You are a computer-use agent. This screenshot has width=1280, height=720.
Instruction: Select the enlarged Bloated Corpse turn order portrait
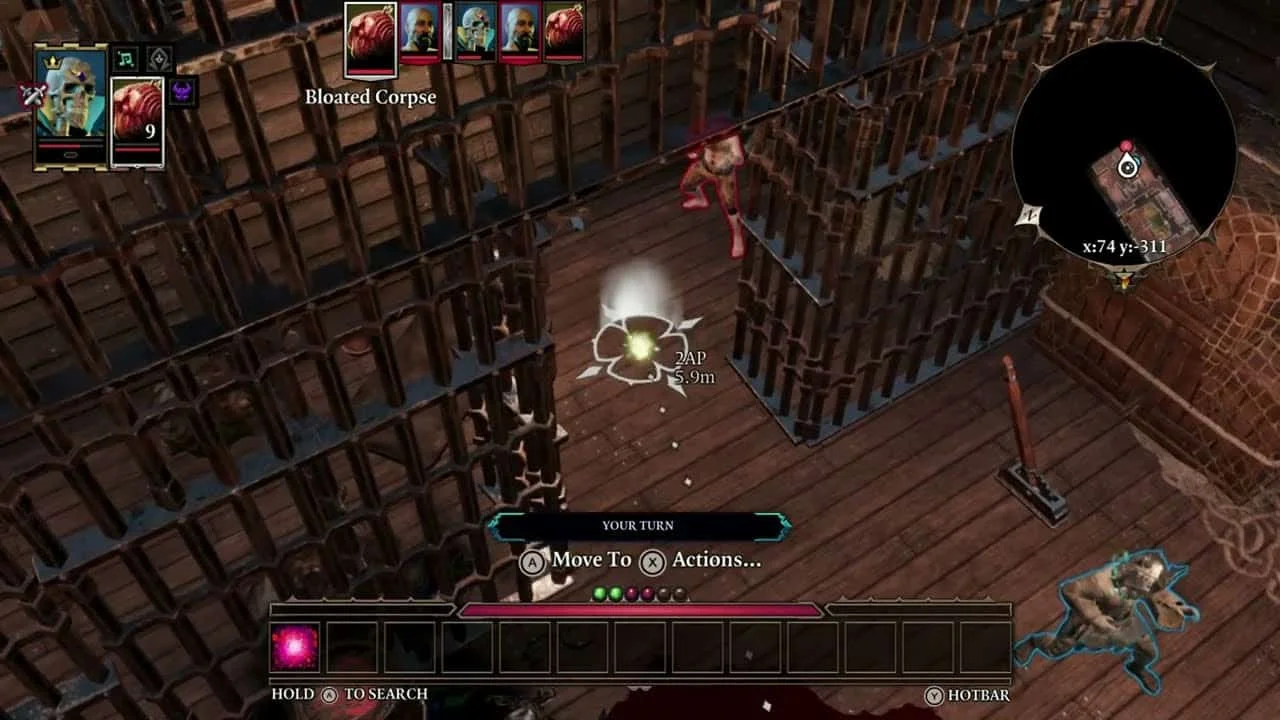(x=370, y=40)
